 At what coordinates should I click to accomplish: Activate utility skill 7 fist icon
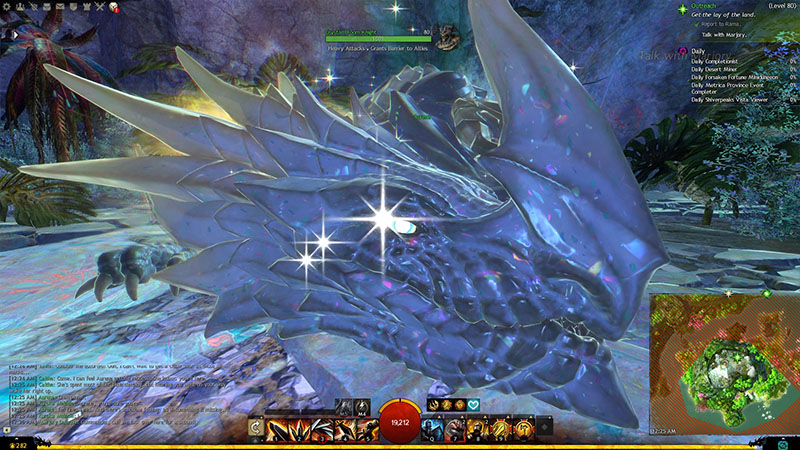(454, 429)
